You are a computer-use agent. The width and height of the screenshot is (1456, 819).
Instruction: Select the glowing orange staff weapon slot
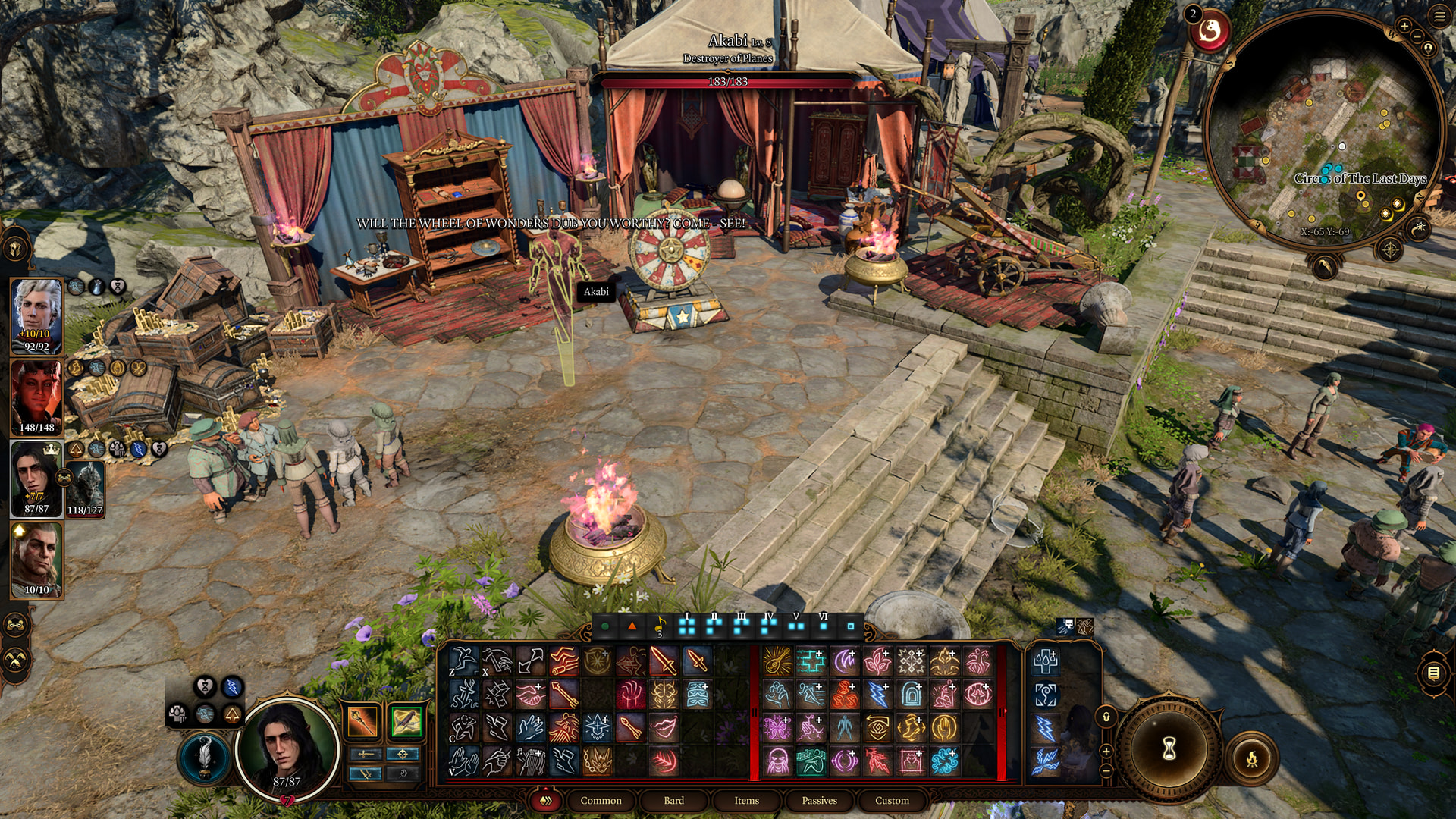coord(362,721)
